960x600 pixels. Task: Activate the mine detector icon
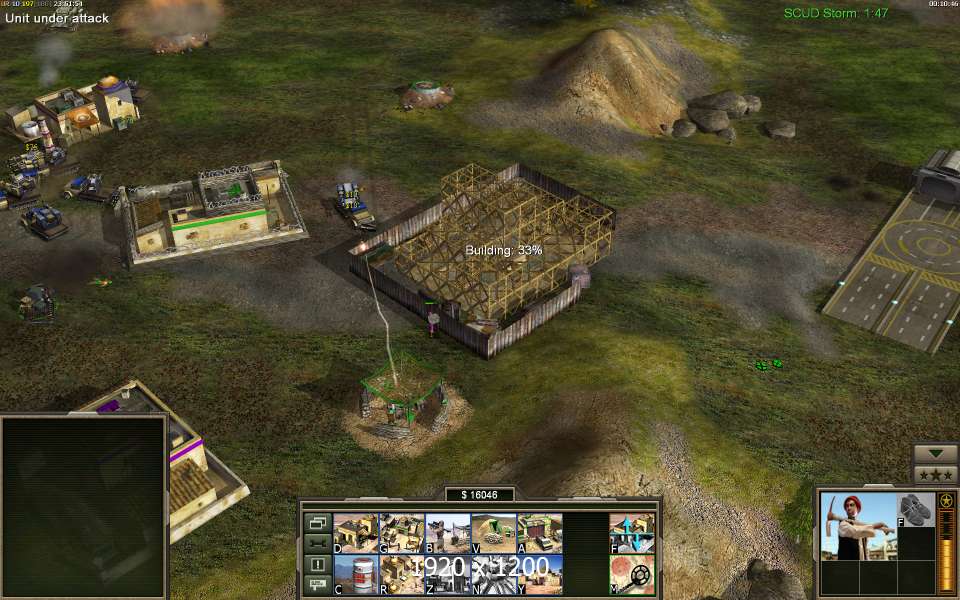tap(632, 574)
